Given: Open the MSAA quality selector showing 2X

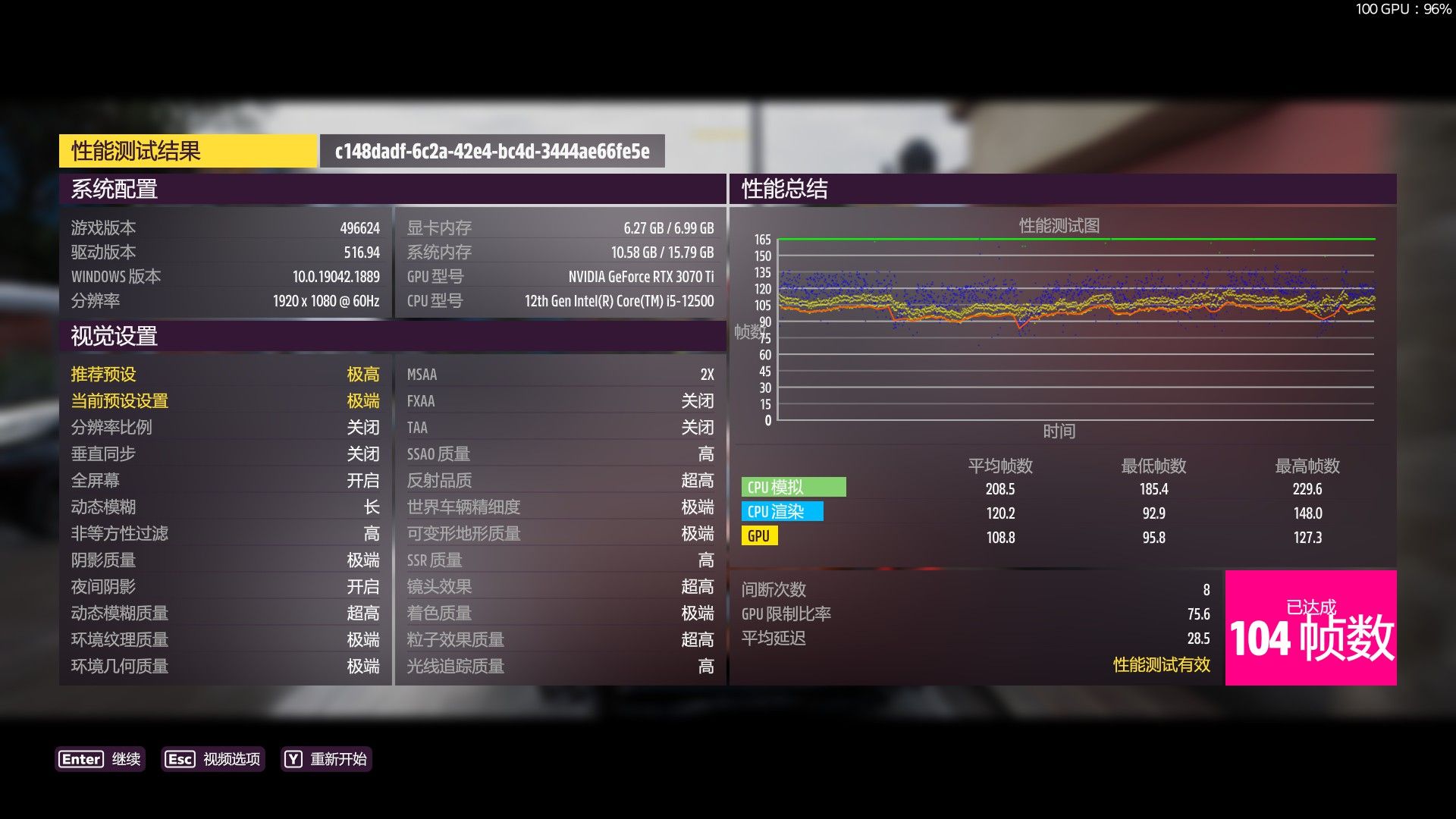Looking at the screenshot, I should 561,374.
